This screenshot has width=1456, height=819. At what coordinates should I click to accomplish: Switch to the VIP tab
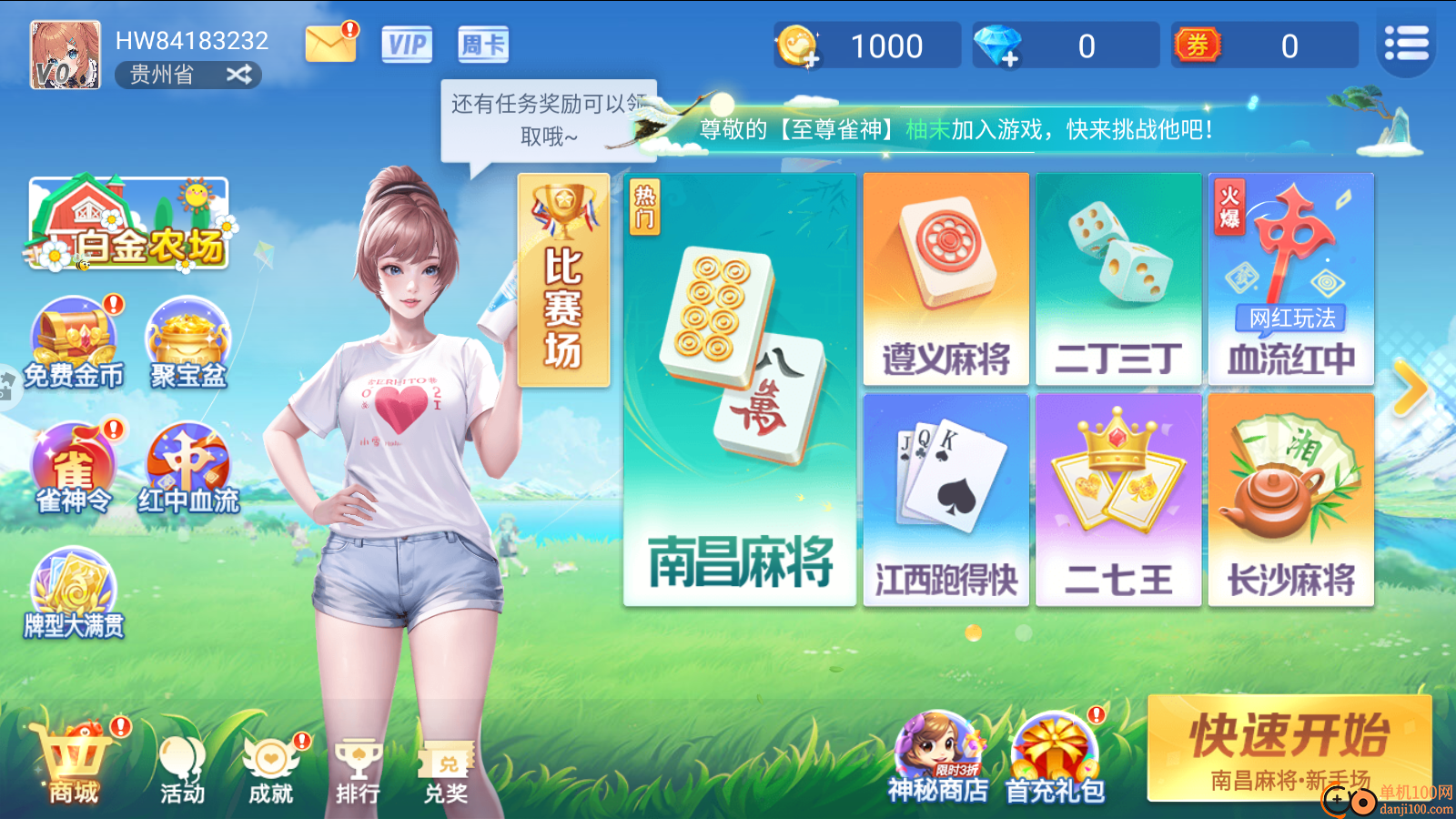(x=407, y=44)
